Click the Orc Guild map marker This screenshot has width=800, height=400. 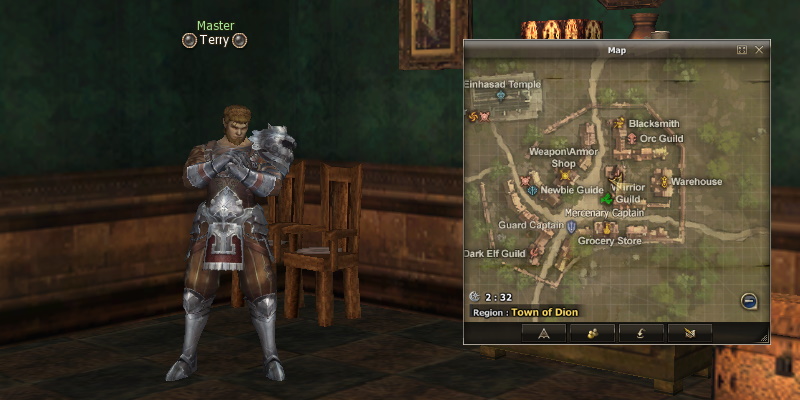(x=631, y=138)
